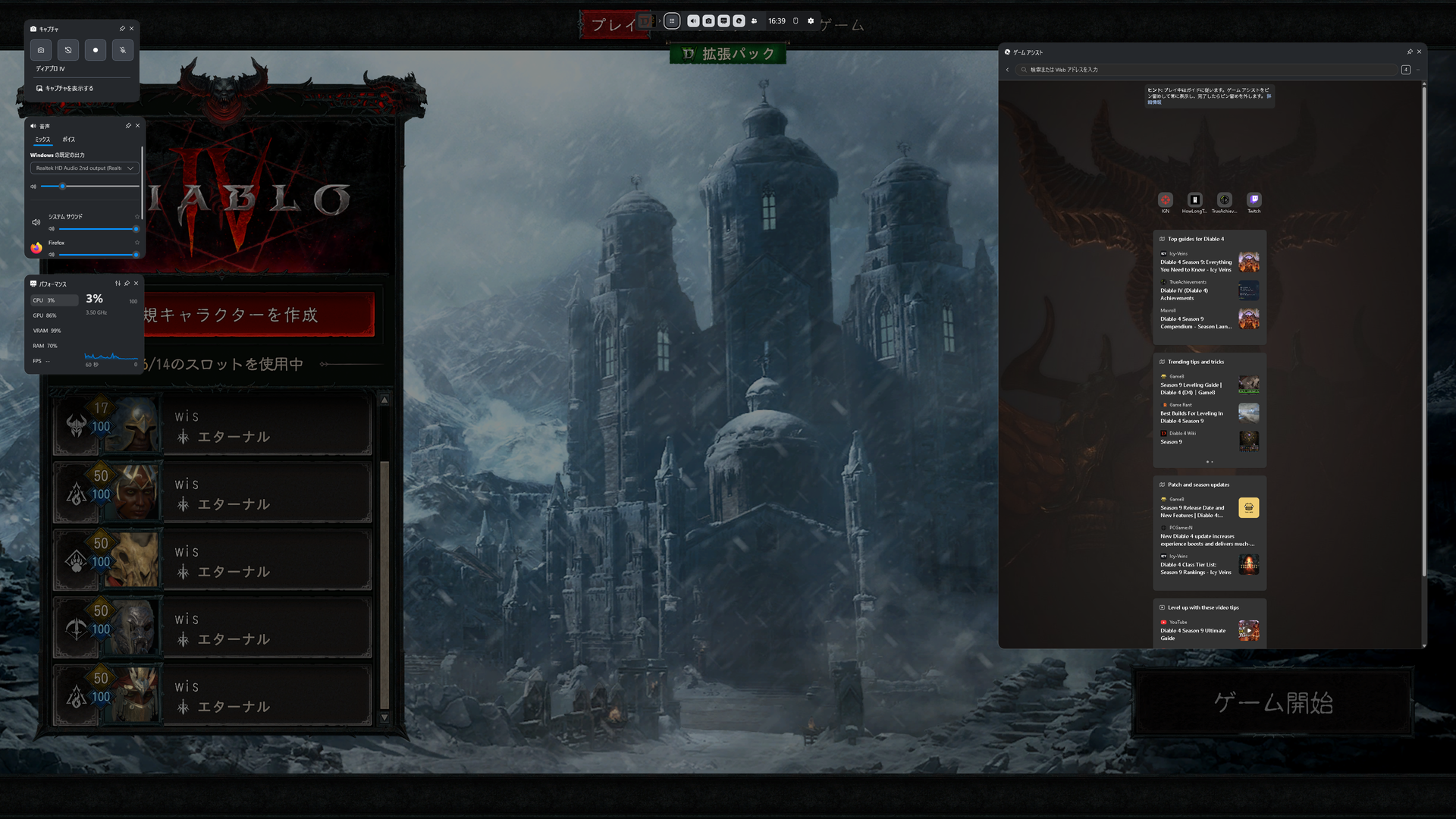The image size is (1456, 819).
Task: Take a screenshot using the Capture widget camera icon
Action: click(x=41, y=50)
